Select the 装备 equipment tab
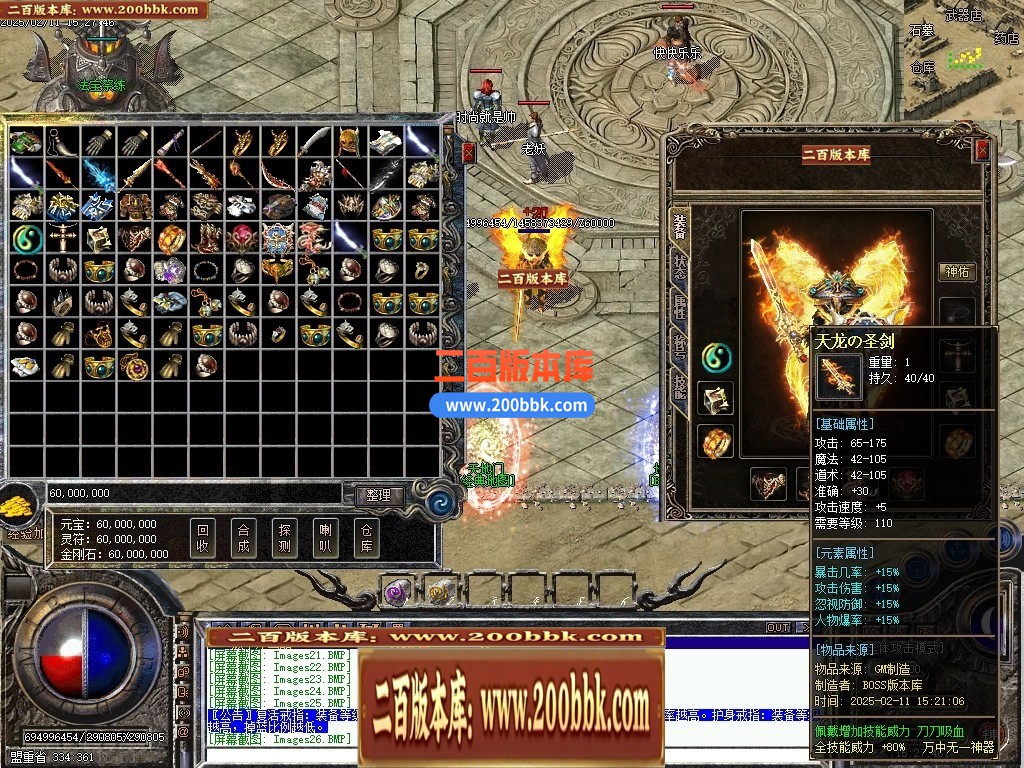Viewport: 1024px width, 768px height. point(680,225)
